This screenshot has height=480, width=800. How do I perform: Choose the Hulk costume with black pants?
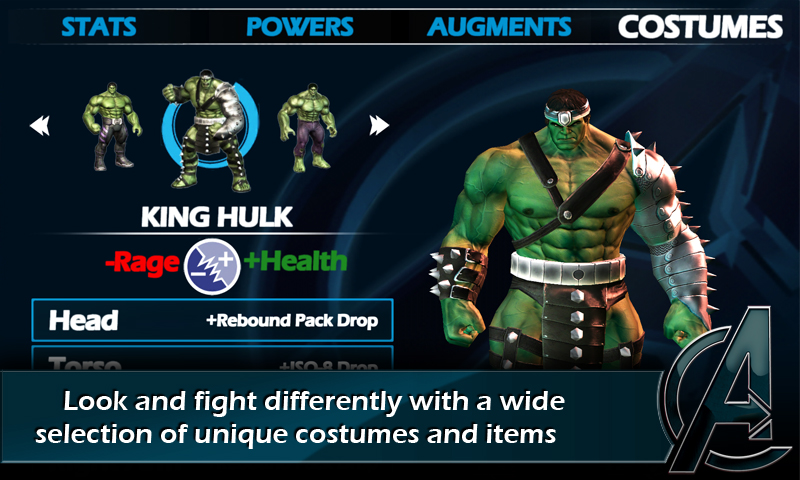click(111, 124)
